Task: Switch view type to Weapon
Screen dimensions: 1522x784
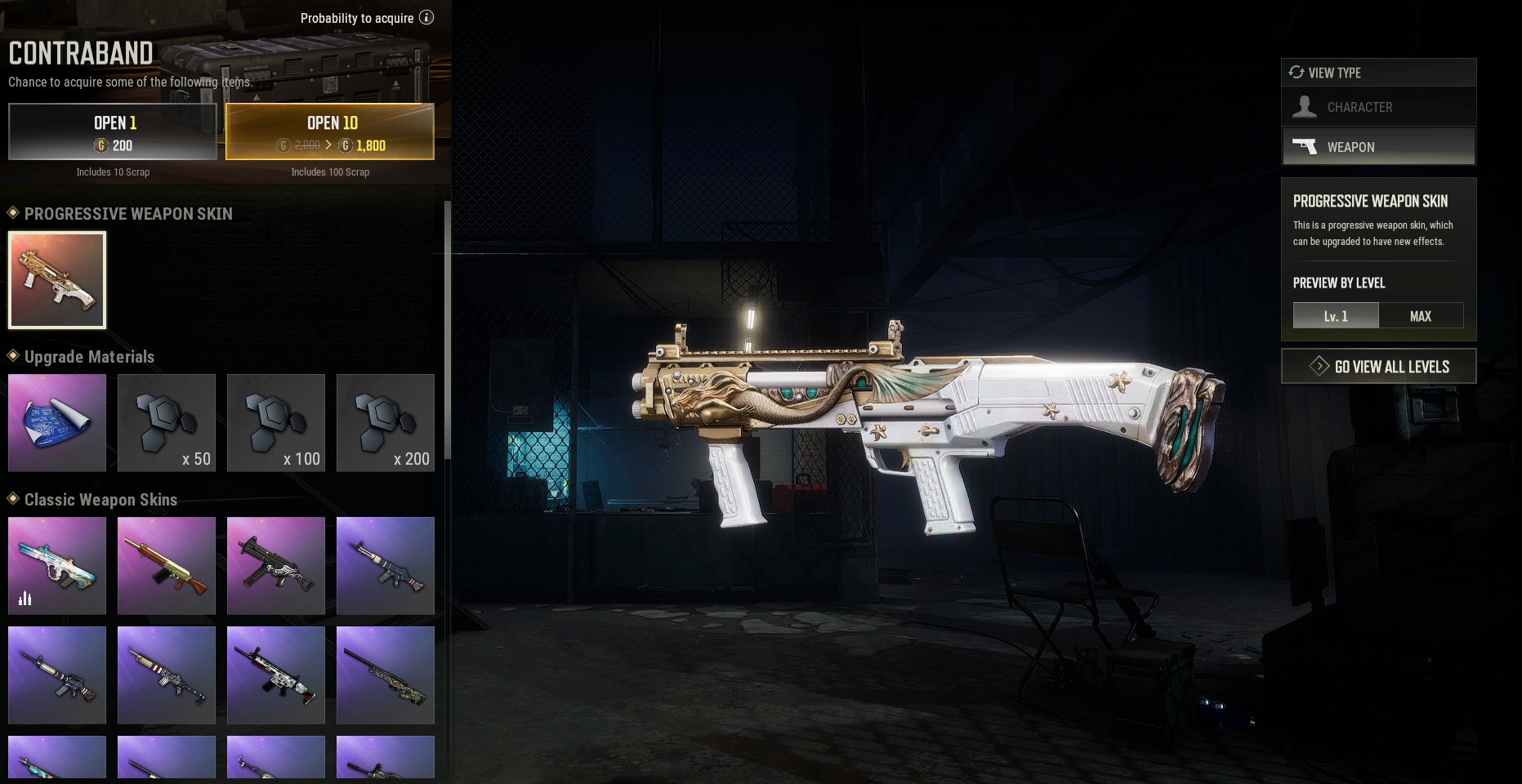Action: coord(1378,147)
